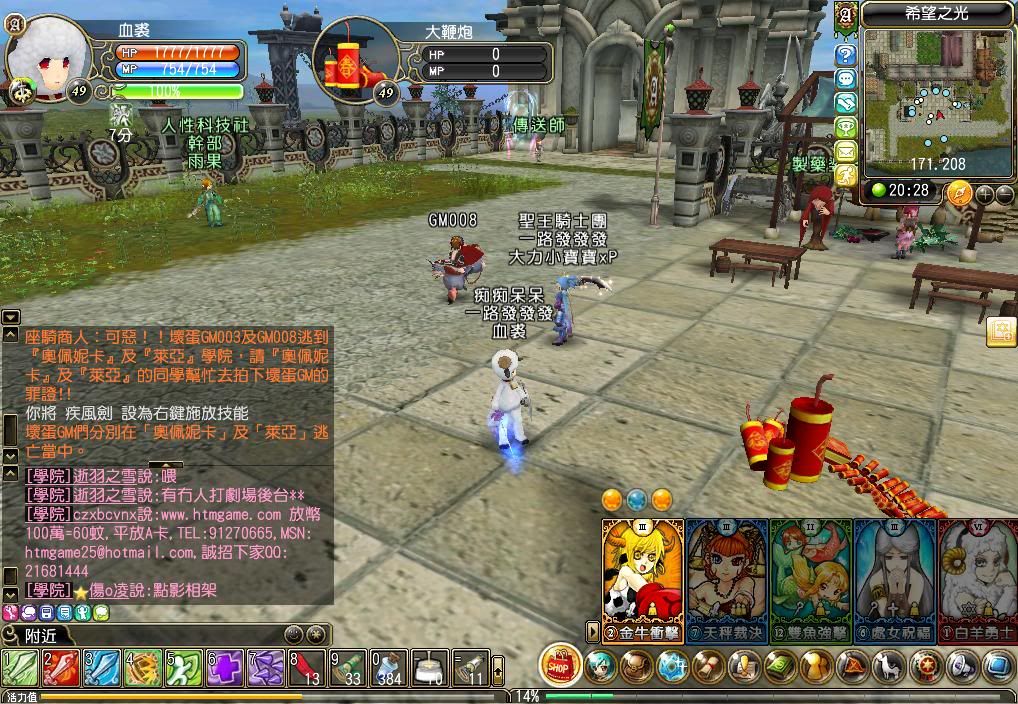The image size is (1018, 704).
Task: Open the yellow envelope mail icon
Action: point(846,151)
